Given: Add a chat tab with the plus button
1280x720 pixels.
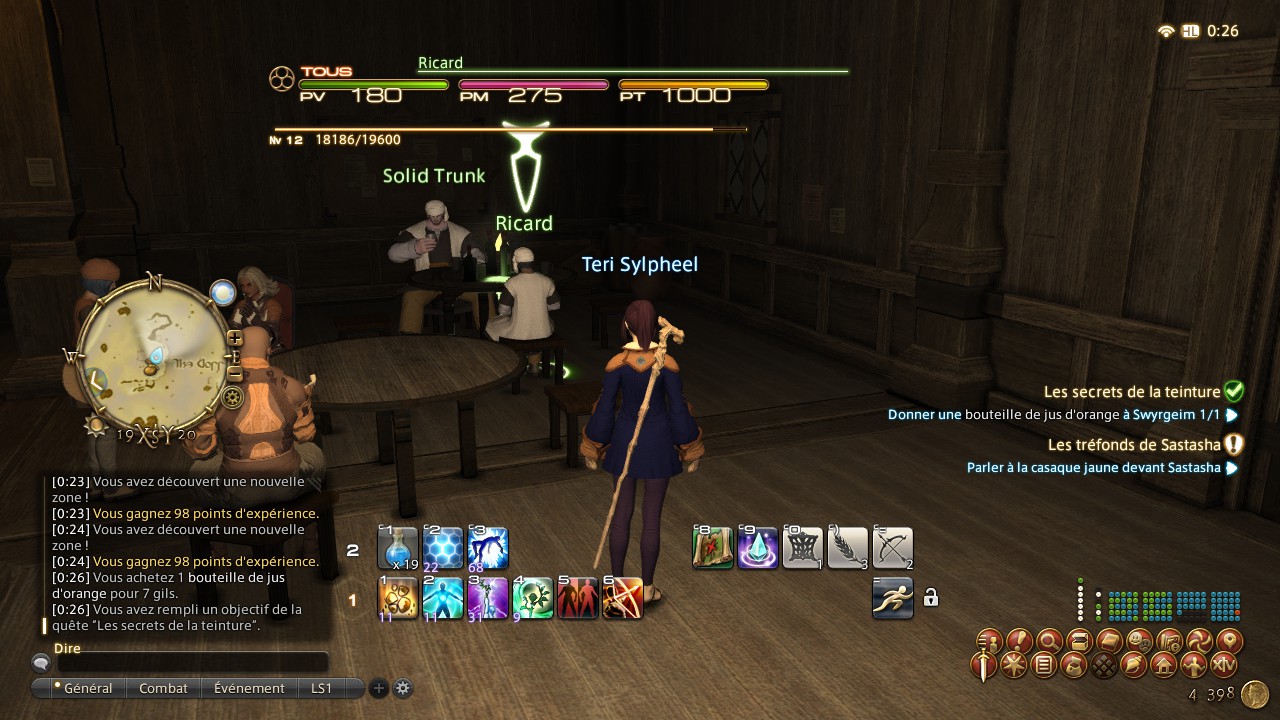Looking at the screenshot, I should click(379, 688).
